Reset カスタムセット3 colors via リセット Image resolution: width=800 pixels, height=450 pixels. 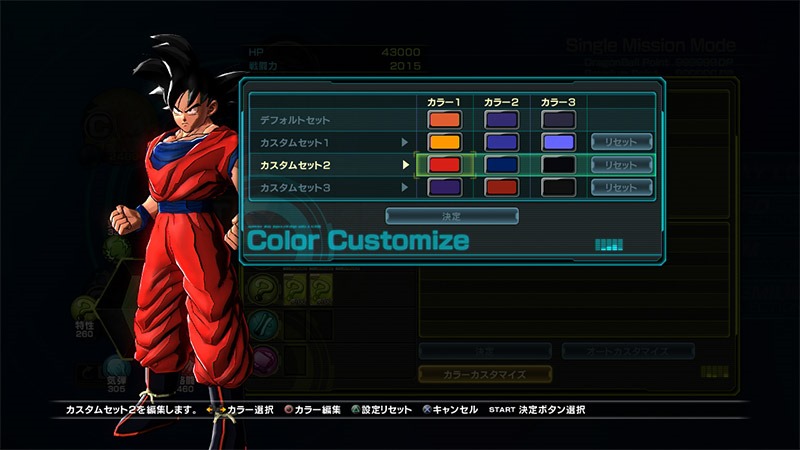pos(621,187)
